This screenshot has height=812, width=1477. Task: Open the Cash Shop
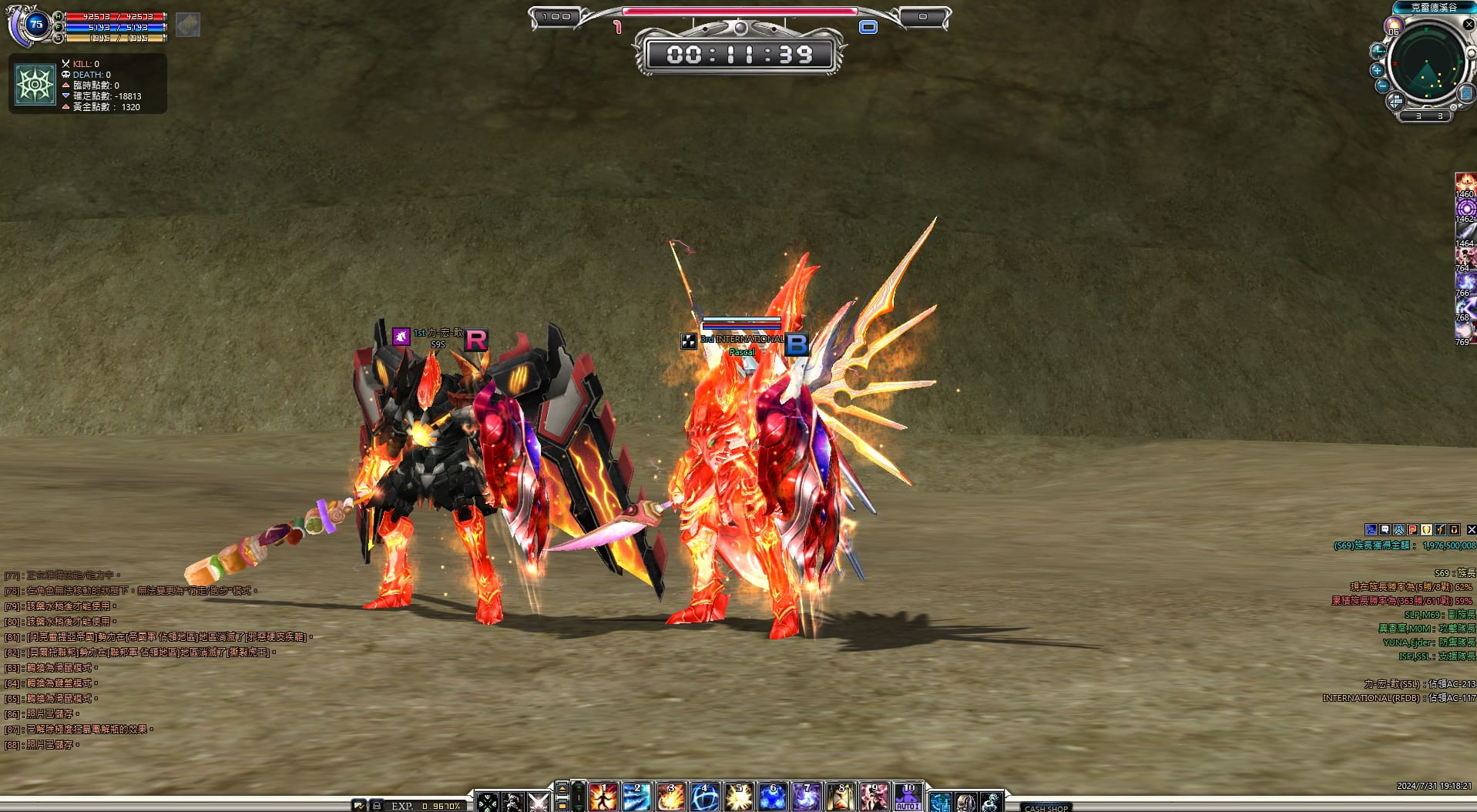(x=1046, y=807)
